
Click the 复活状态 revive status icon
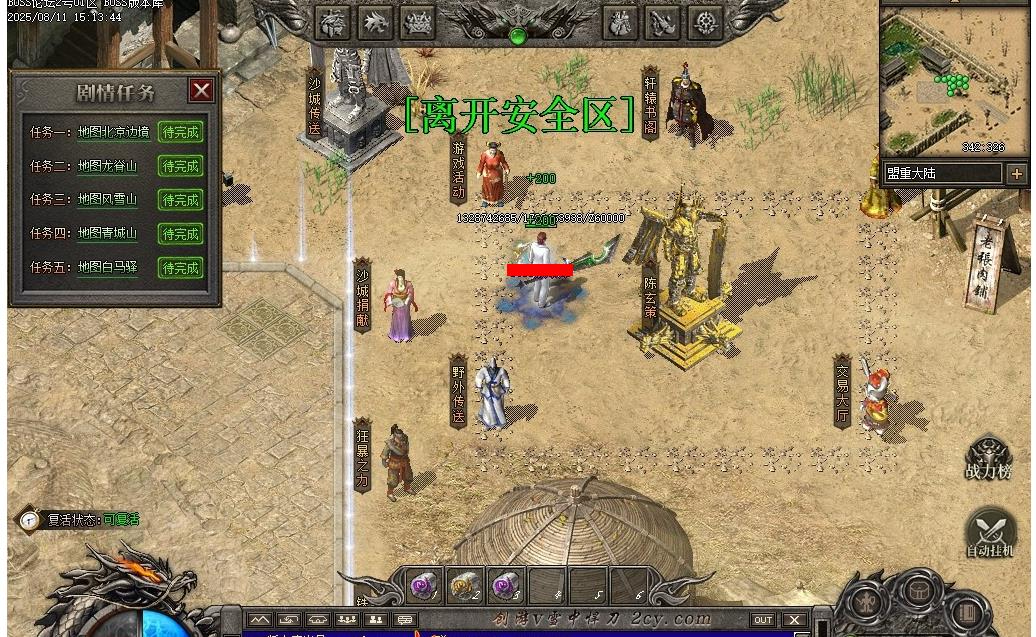[x=30, y=520]
